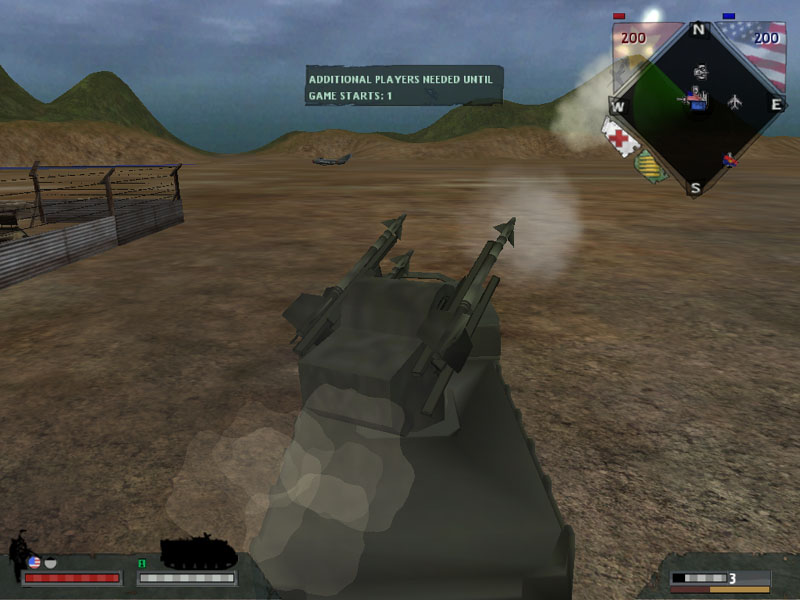Select the airplane marker on the minimap
This screenshot has height=600, width=800.
pos(736,102)
